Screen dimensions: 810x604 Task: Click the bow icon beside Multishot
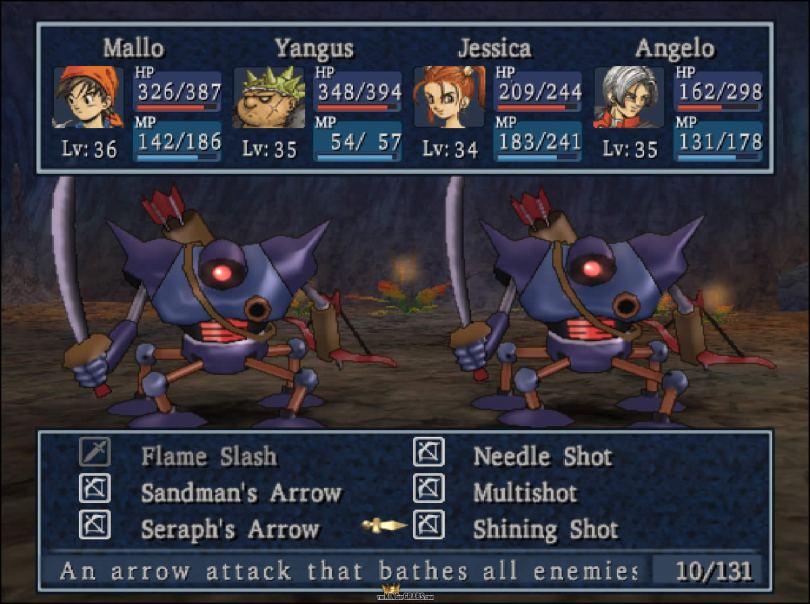pos(429,489)
